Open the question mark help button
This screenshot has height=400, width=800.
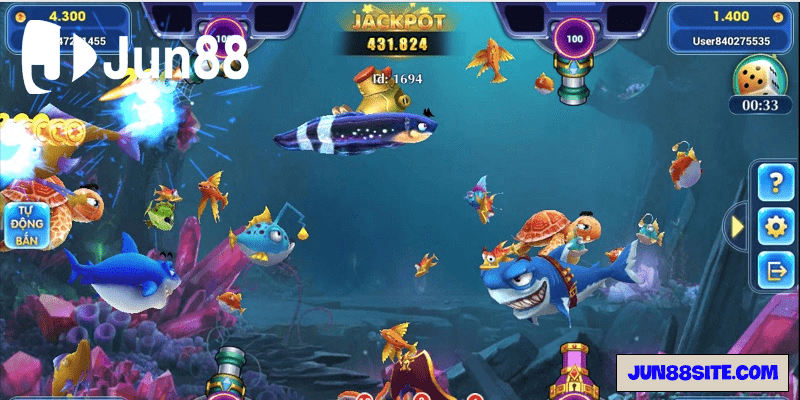point(775,182)
